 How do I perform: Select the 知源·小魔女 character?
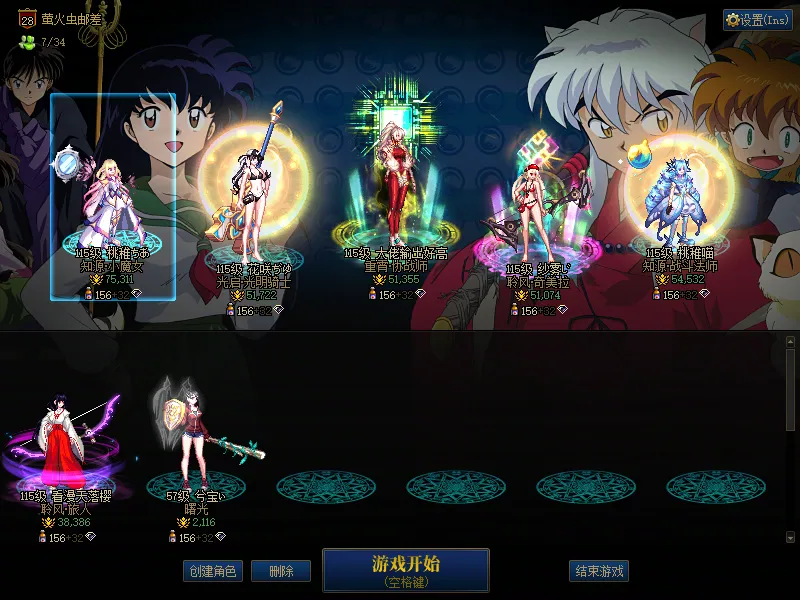coord(113,200)
